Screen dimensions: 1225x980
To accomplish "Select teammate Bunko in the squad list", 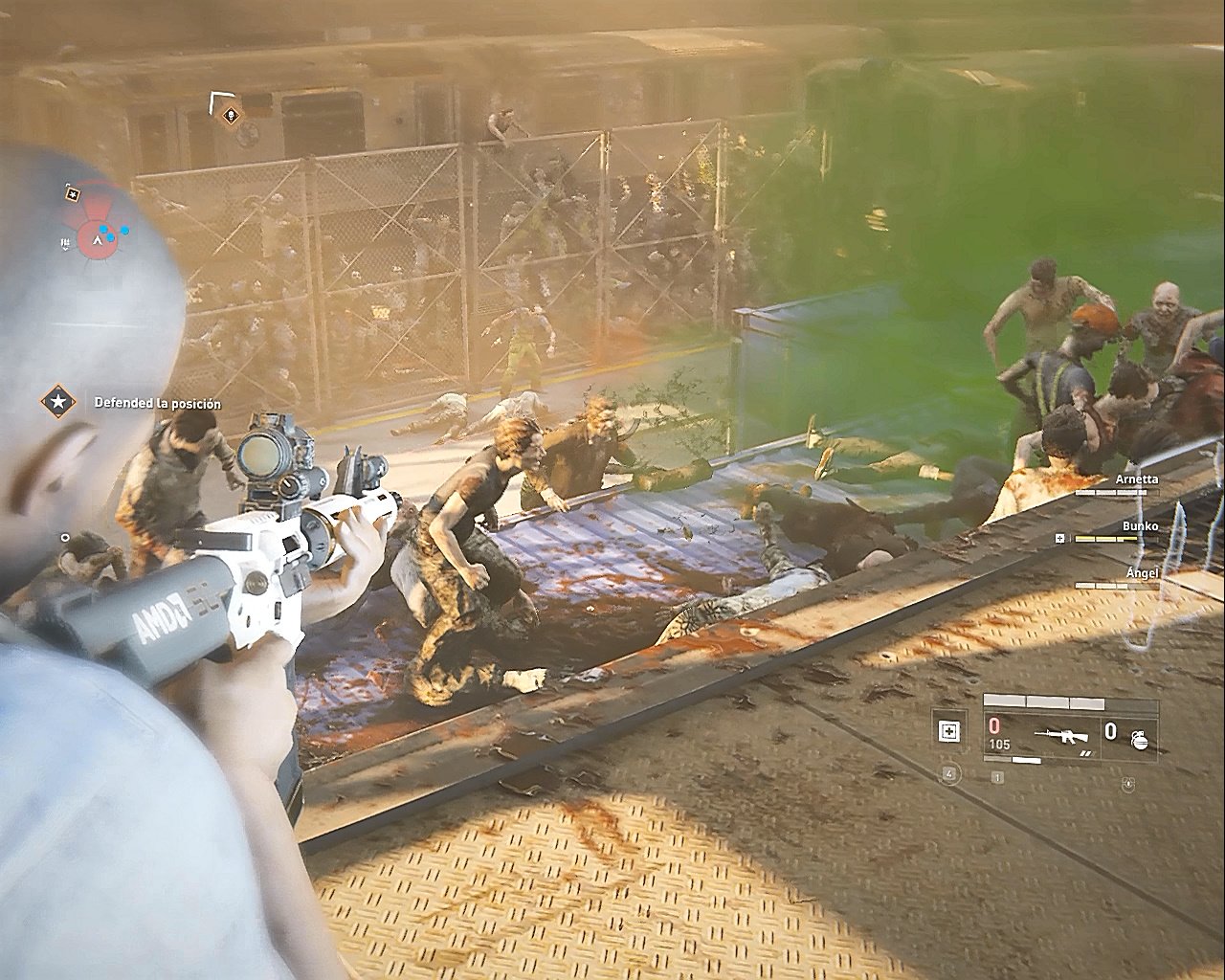I will click(1140, 526).
